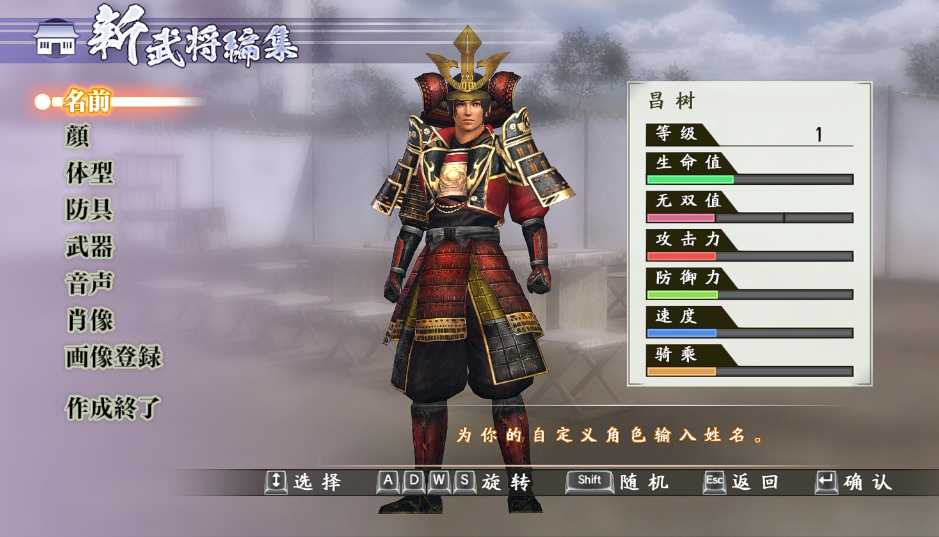
Task: Choose the 体型 body type entry
Action: pyautogui.click(x=89, y=173)
